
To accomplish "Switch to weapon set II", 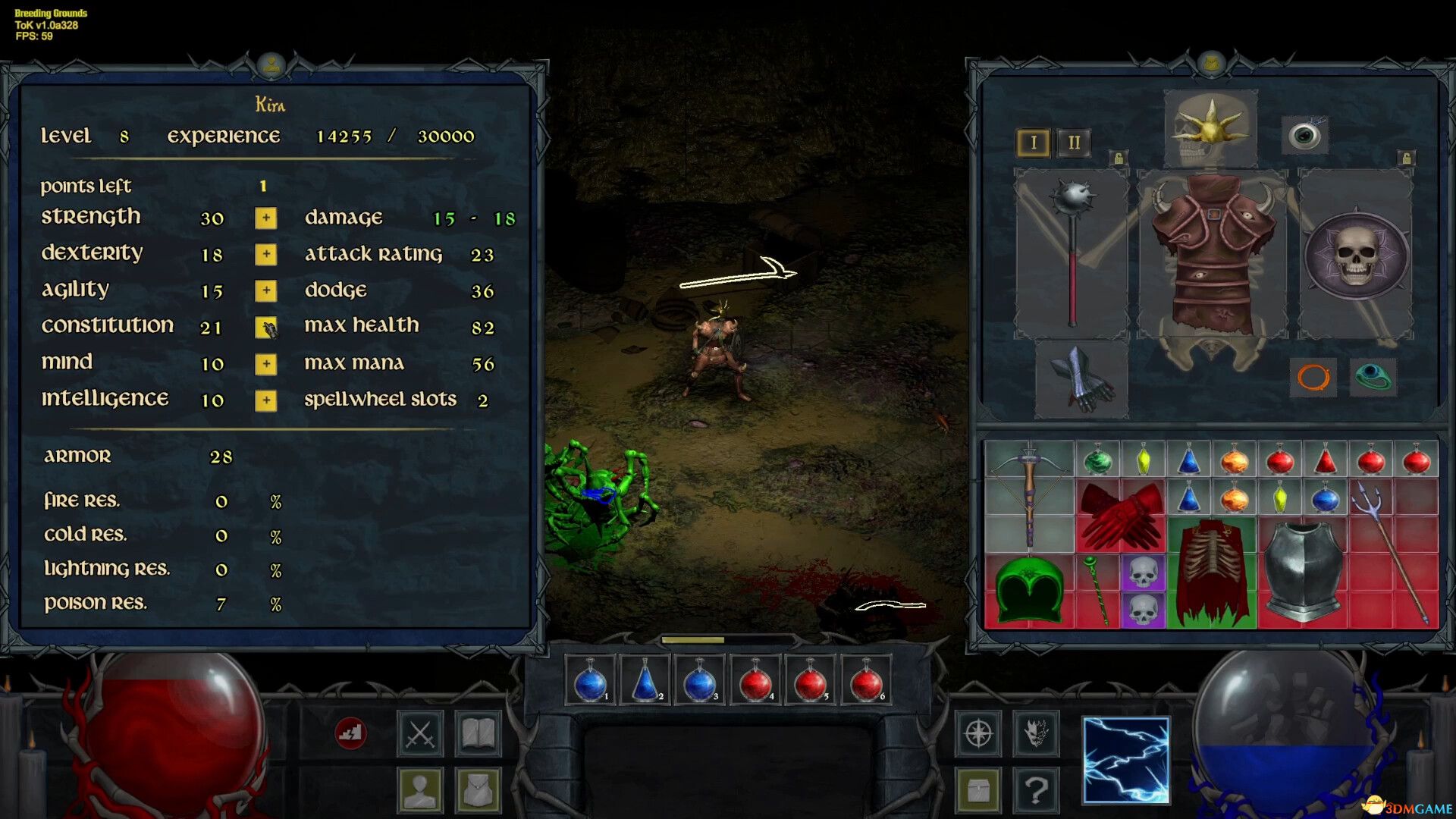I will click(1074, 143).
